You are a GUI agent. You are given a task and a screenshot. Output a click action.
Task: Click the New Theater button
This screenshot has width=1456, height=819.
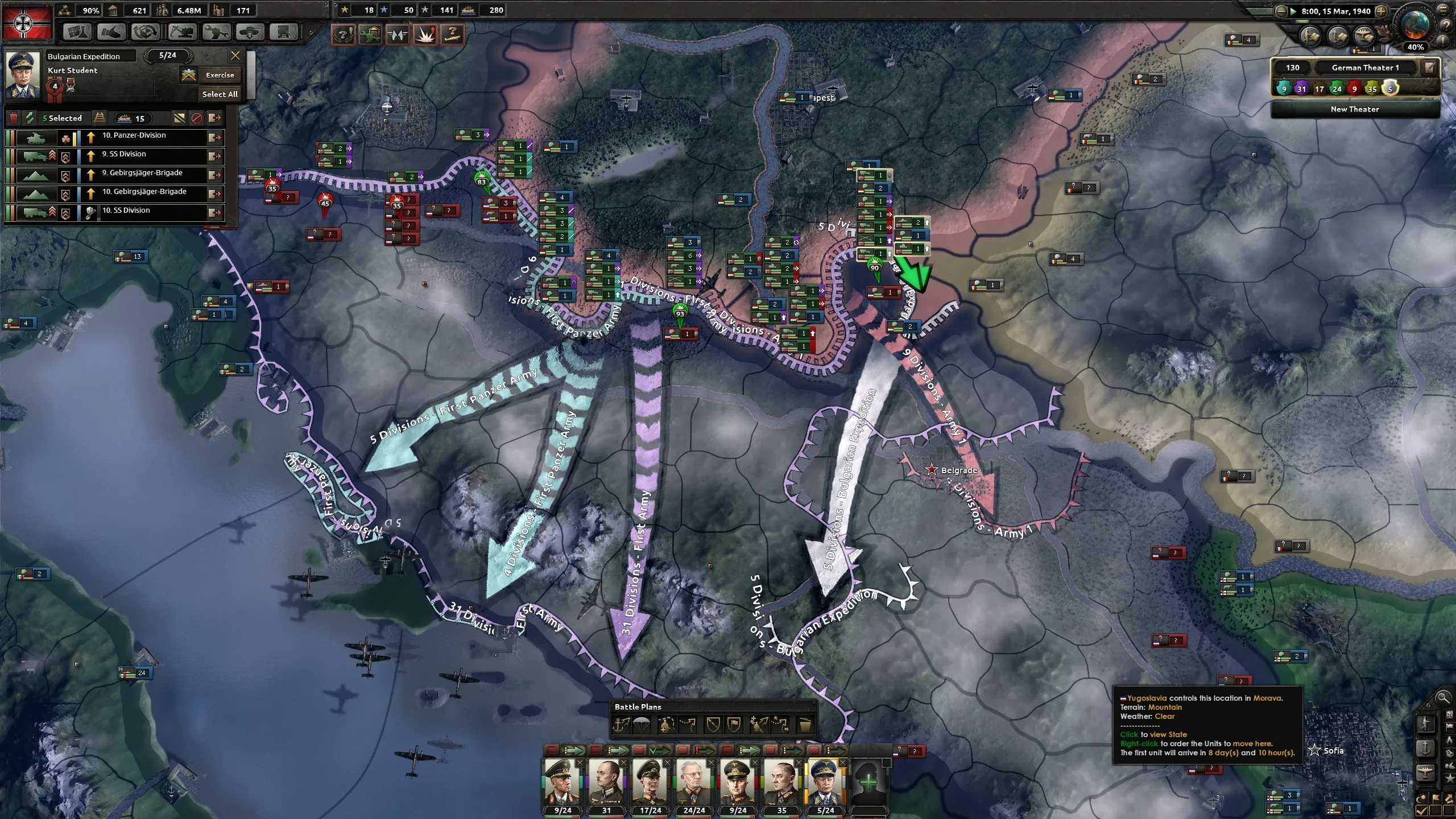tap(1355, 109)
